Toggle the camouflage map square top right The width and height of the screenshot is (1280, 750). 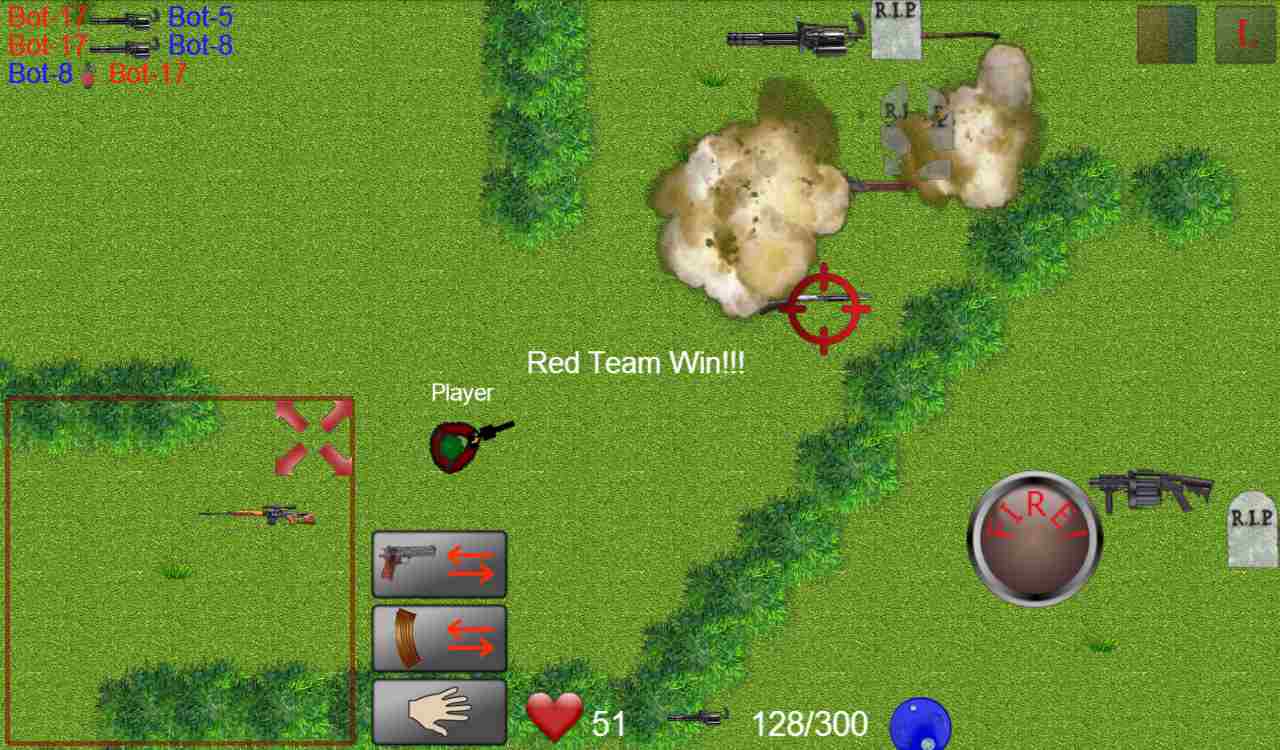(1166, 32)
